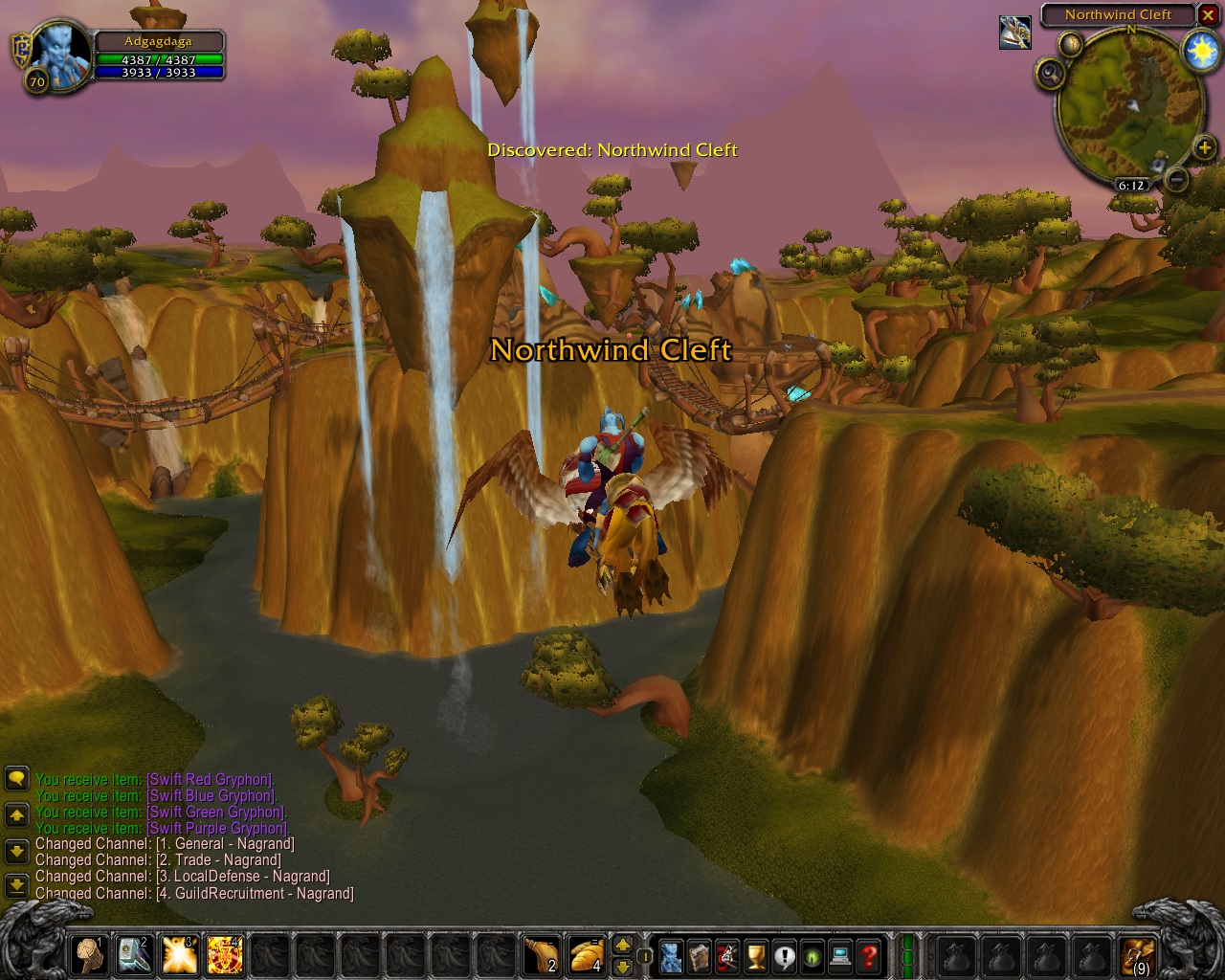The image size is (1225, 980).
Task: Open the minimap tracking magnifier button
Action: click(1051, 73)
